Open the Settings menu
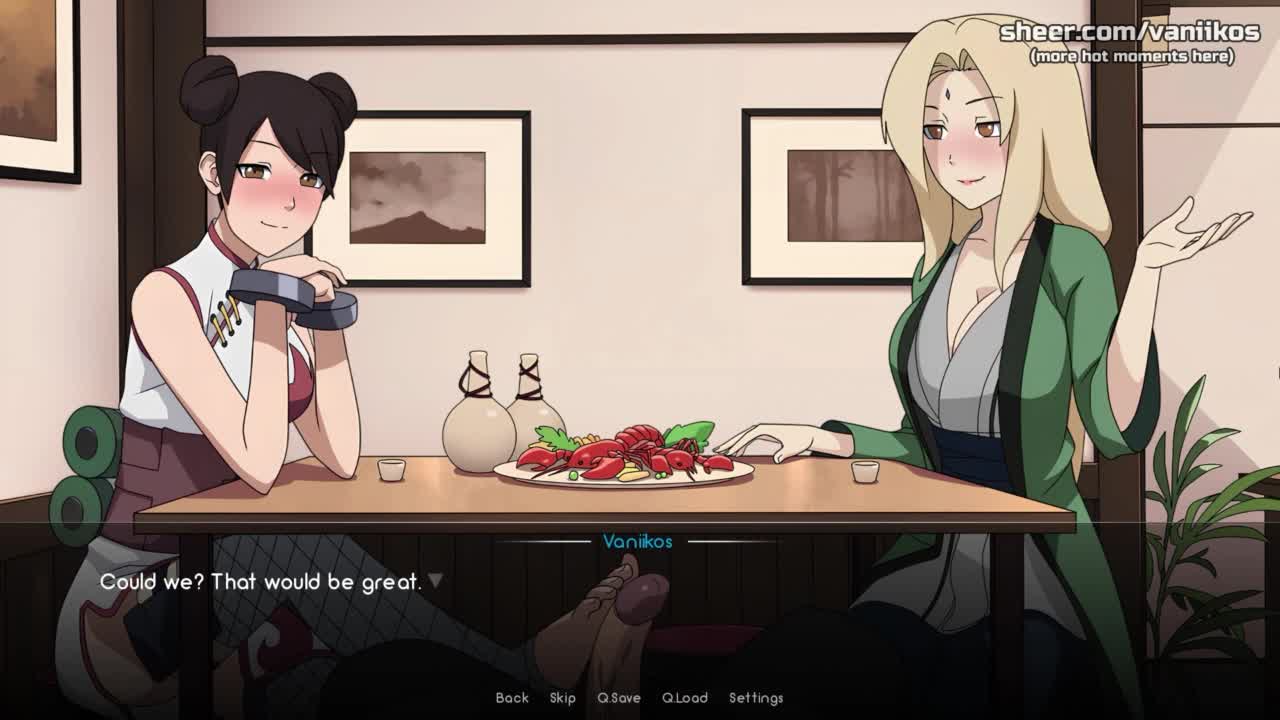 pos(756,698)
